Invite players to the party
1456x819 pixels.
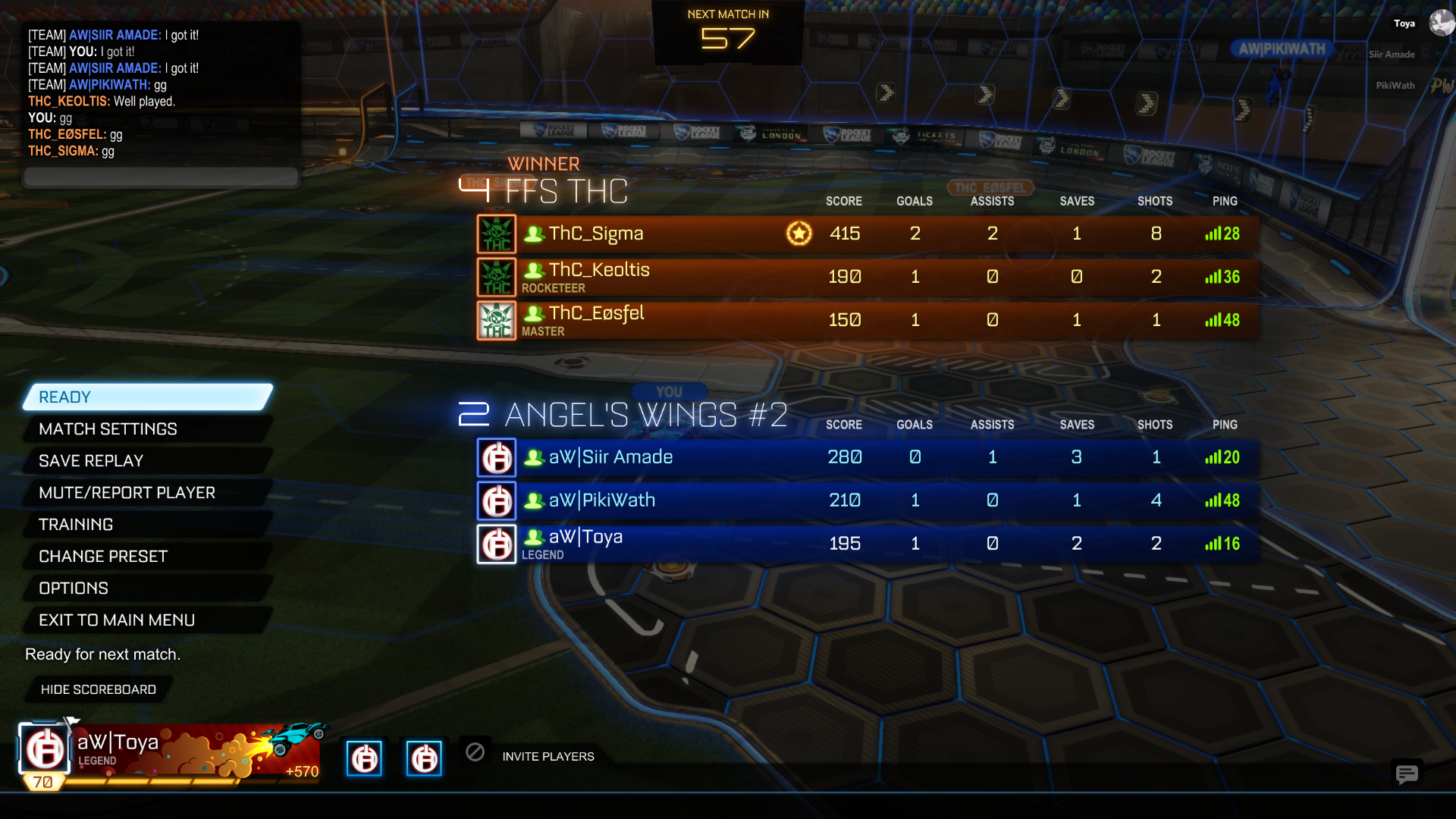(548, 757)
